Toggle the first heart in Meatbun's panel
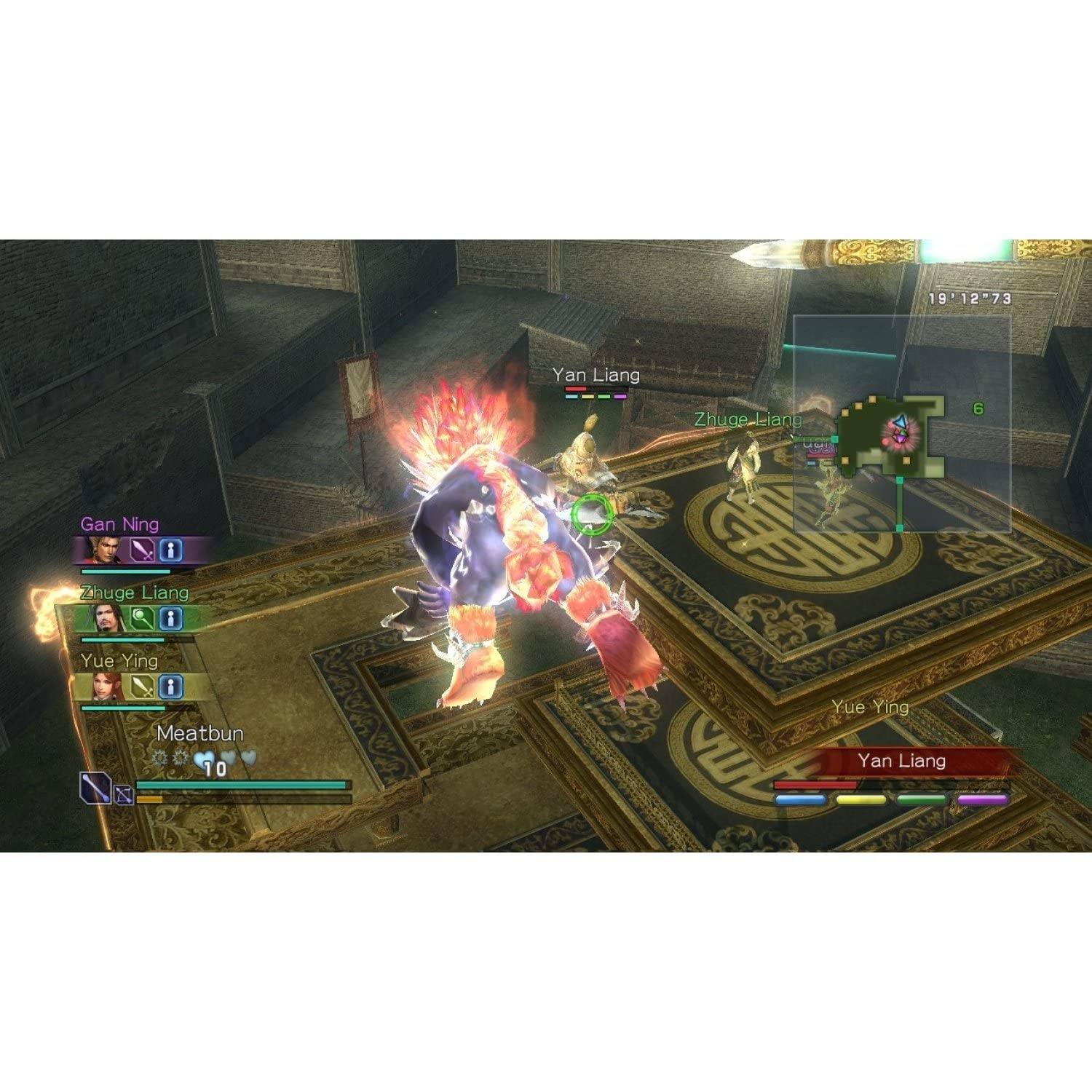1092x1092 pixels. (x=203, y=759)
